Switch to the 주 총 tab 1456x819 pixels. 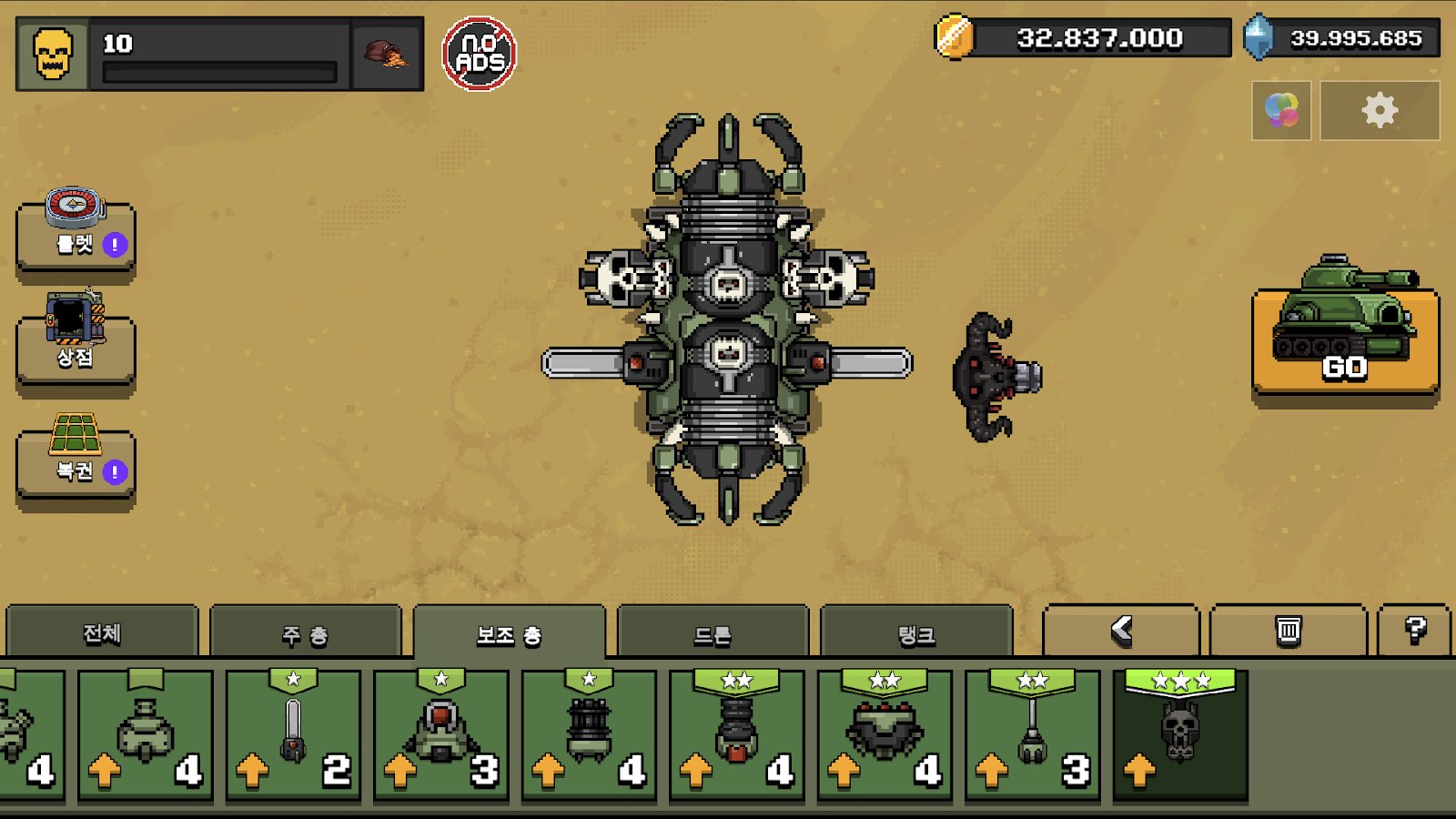click(305, 634)
